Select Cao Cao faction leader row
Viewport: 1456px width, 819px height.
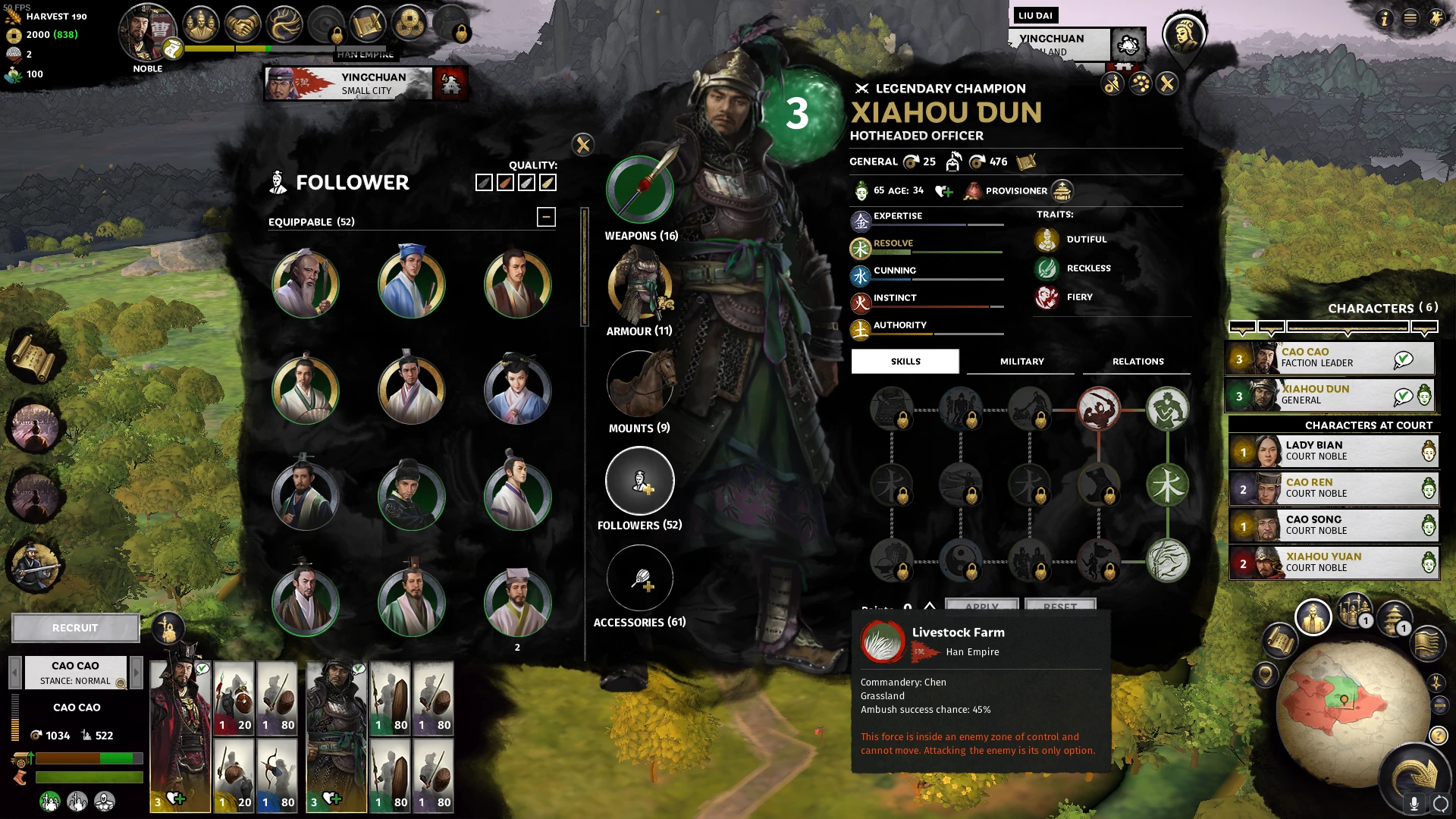[1331, 358]
